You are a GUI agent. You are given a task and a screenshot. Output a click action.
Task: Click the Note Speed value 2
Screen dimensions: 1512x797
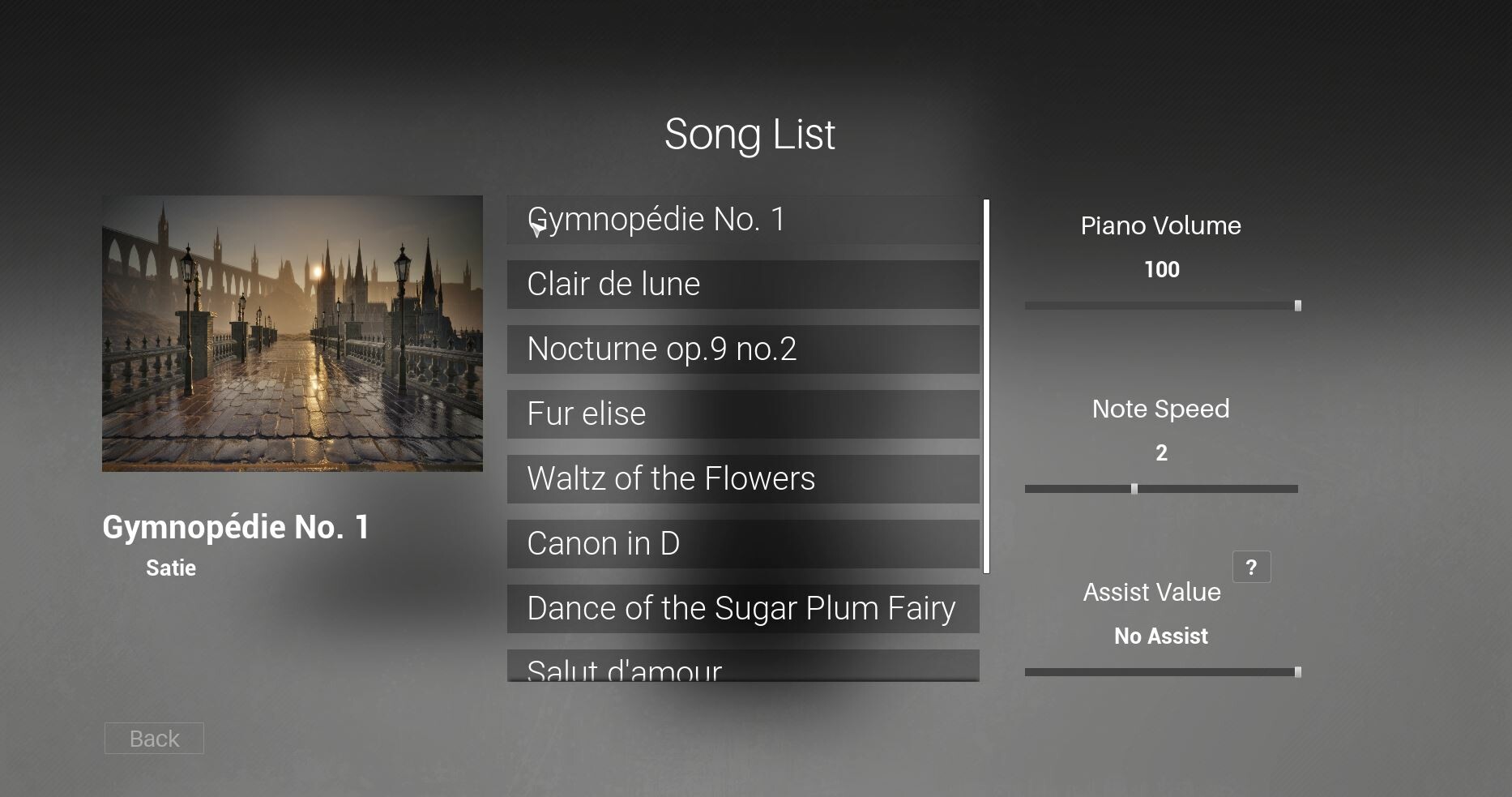click(x=1161, y=453)
